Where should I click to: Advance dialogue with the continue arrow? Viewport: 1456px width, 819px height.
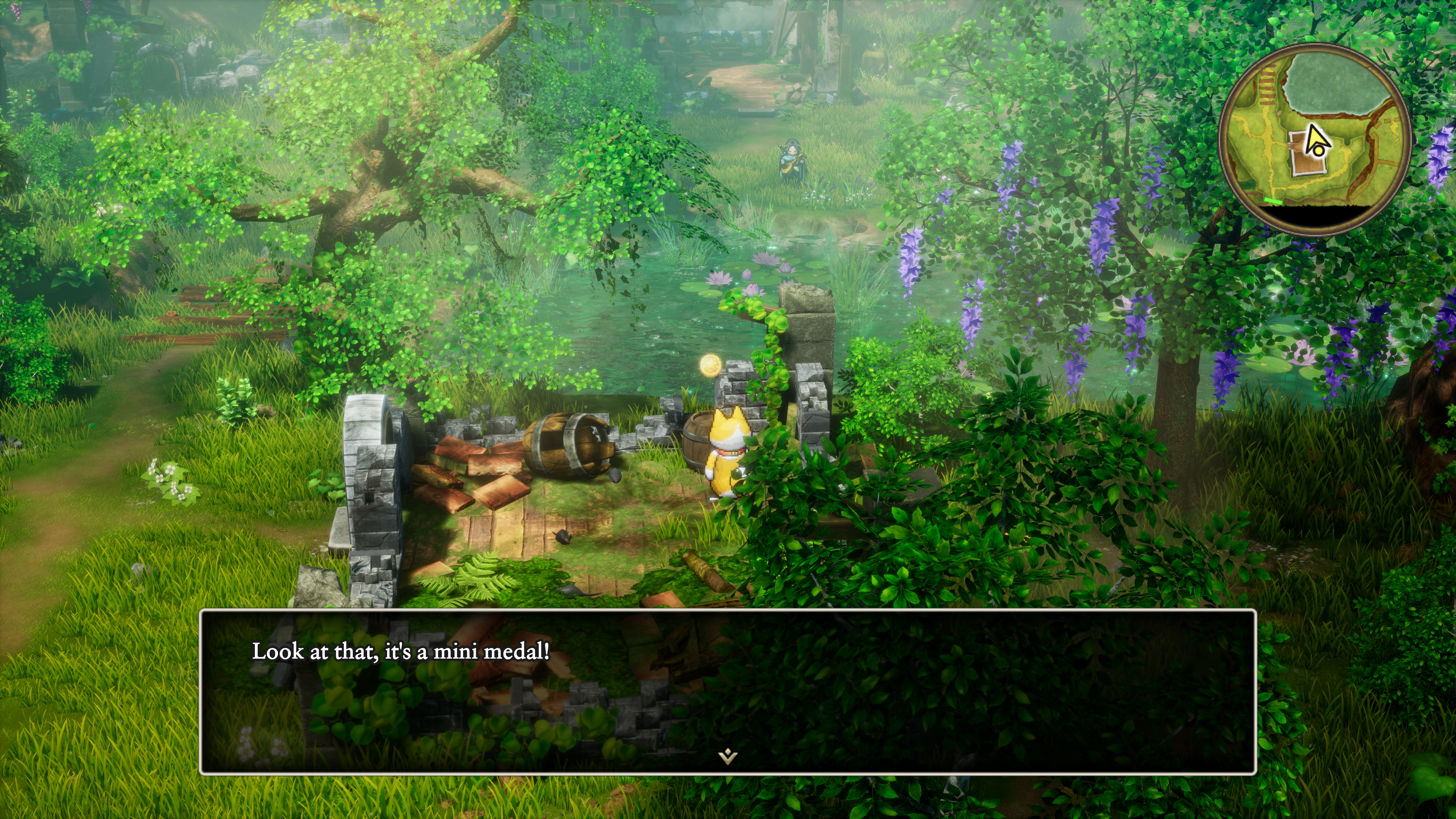point(728,756)
